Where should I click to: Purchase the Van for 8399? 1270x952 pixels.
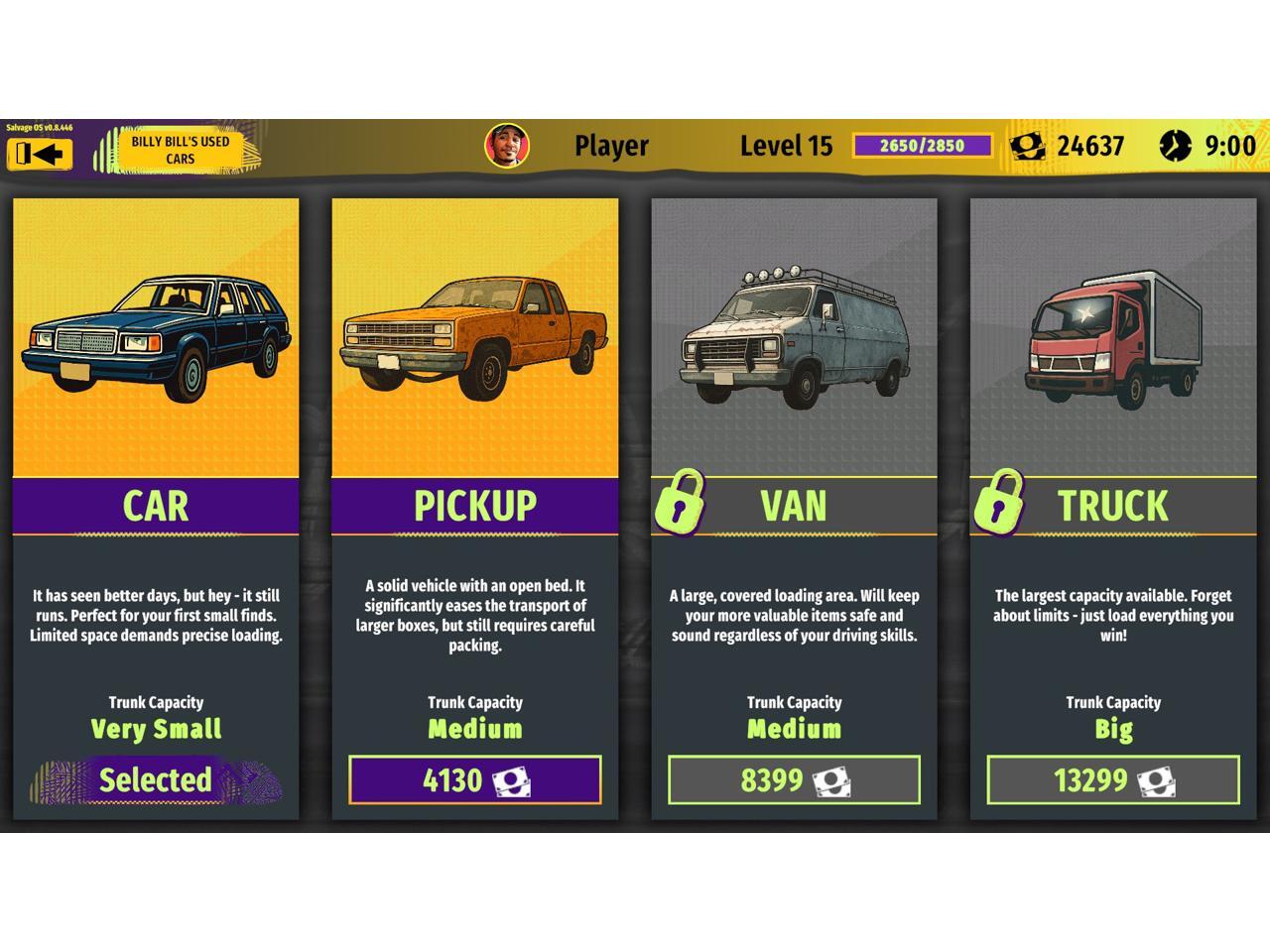point(794,780)
